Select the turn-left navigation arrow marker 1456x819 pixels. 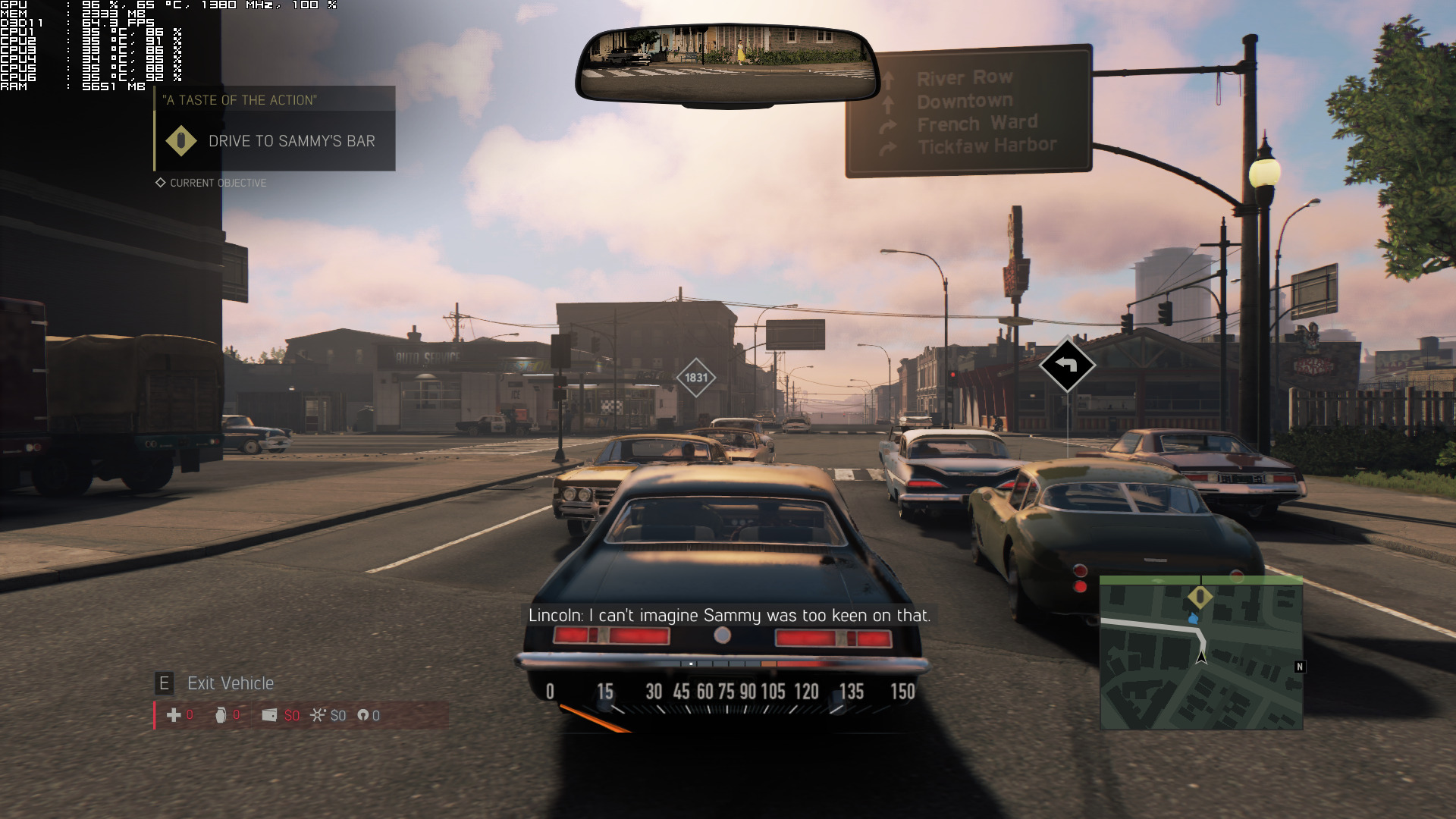1067,366
